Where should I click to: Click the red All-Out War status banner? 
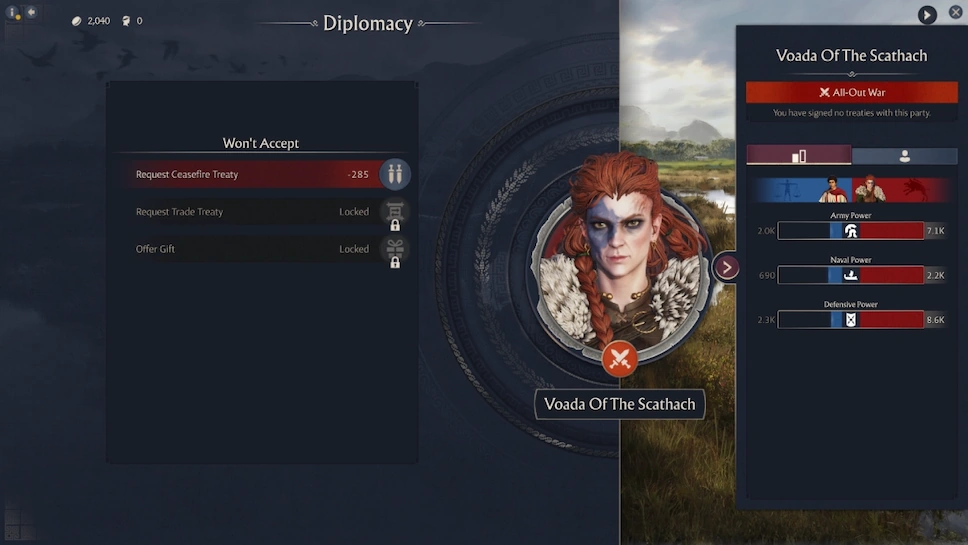(851, 92)
